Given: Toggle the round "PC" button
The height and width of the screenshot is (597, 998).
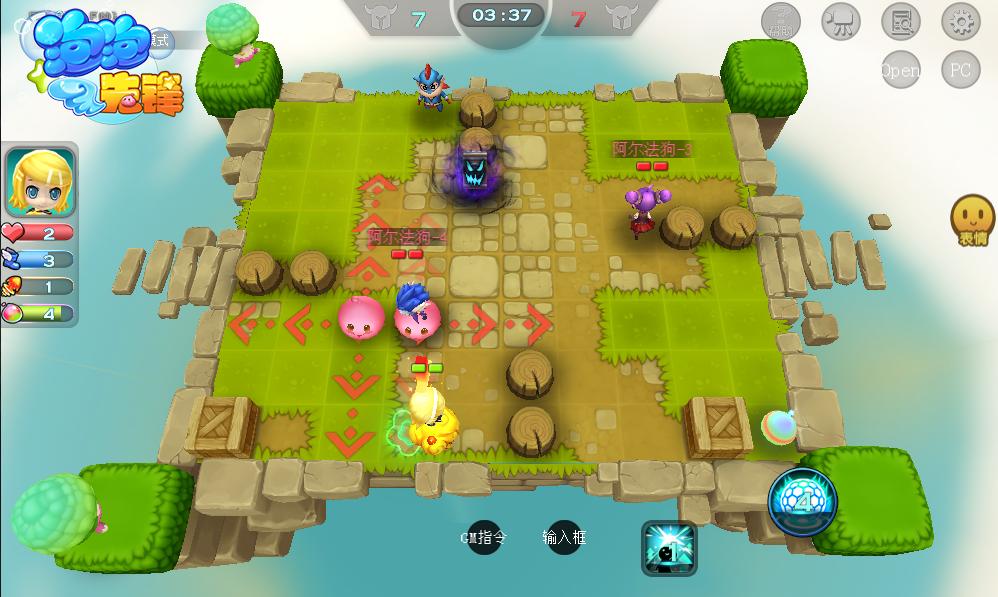Looking at the screenshot, I should tap(961, 70).
